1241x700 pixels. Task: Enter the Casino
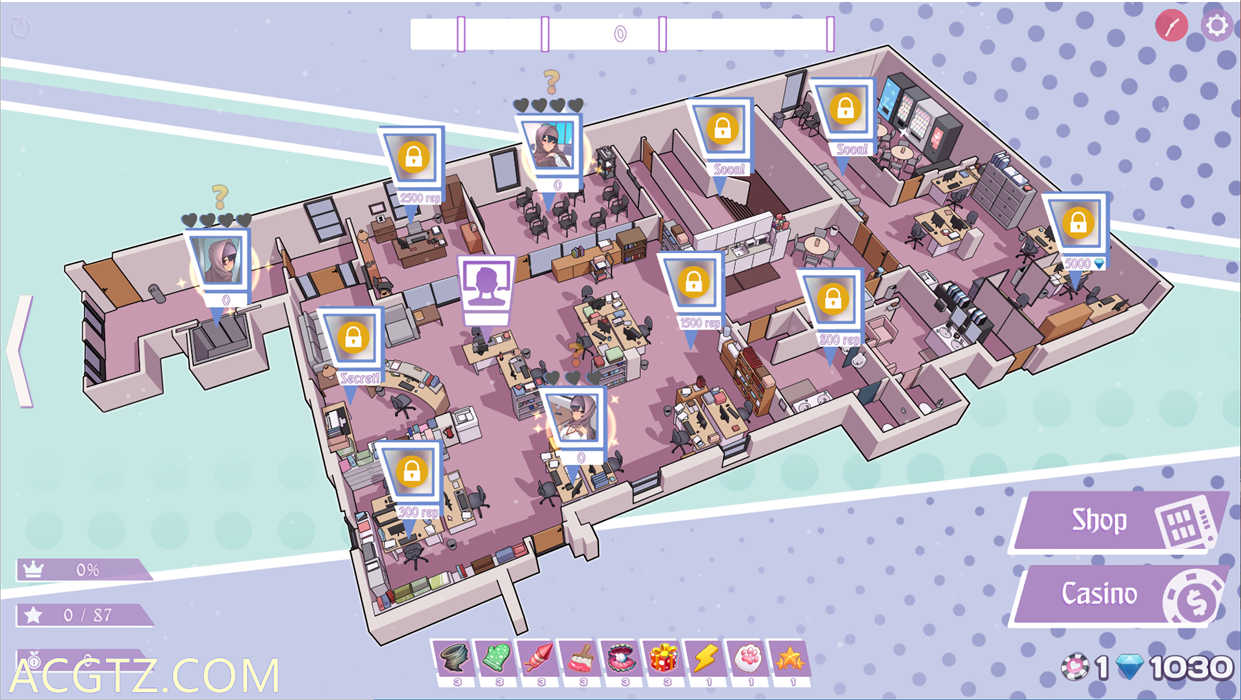tap(1118, 595)
